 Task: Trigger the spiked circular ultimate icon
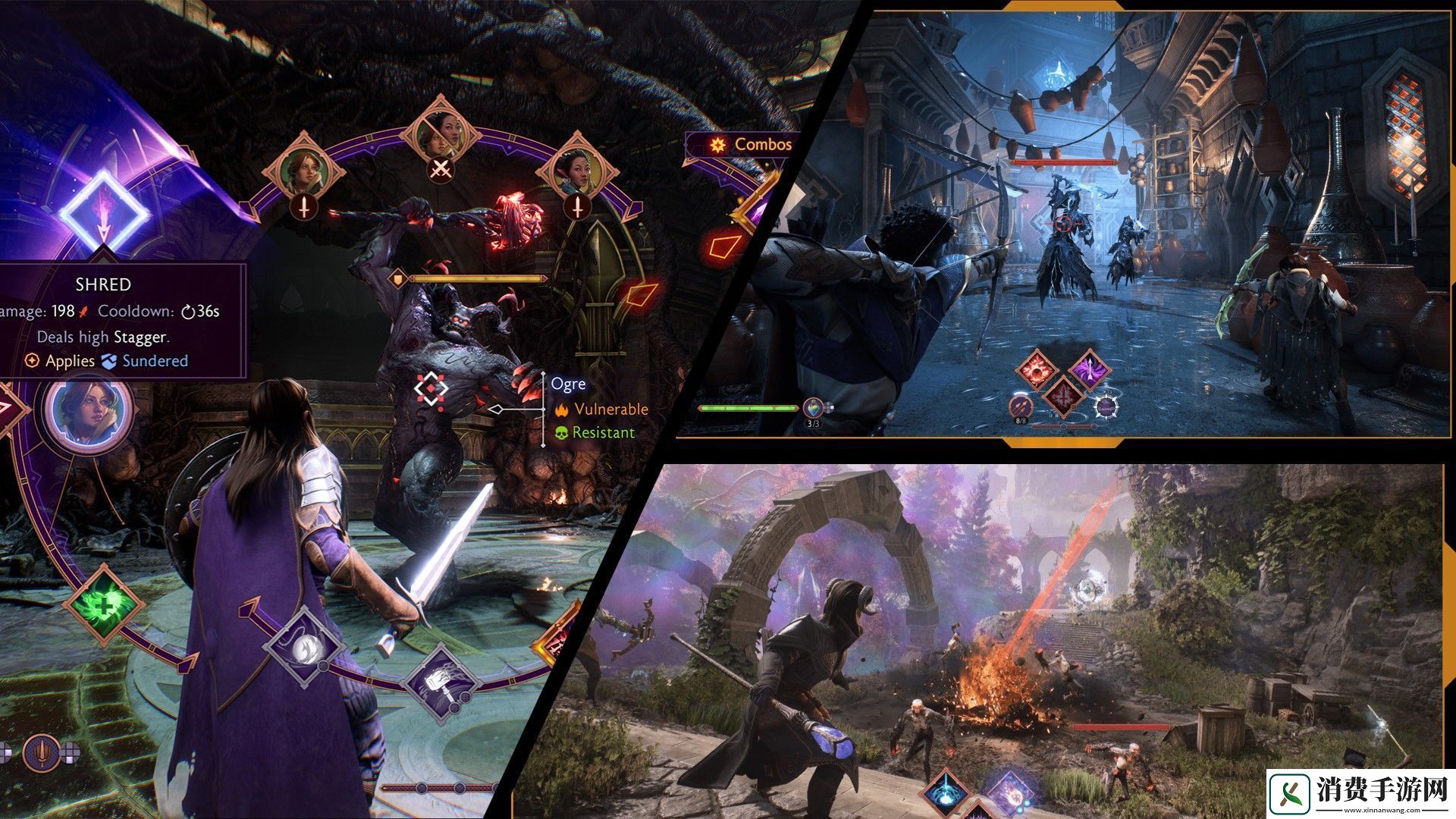coord(1106,408)
